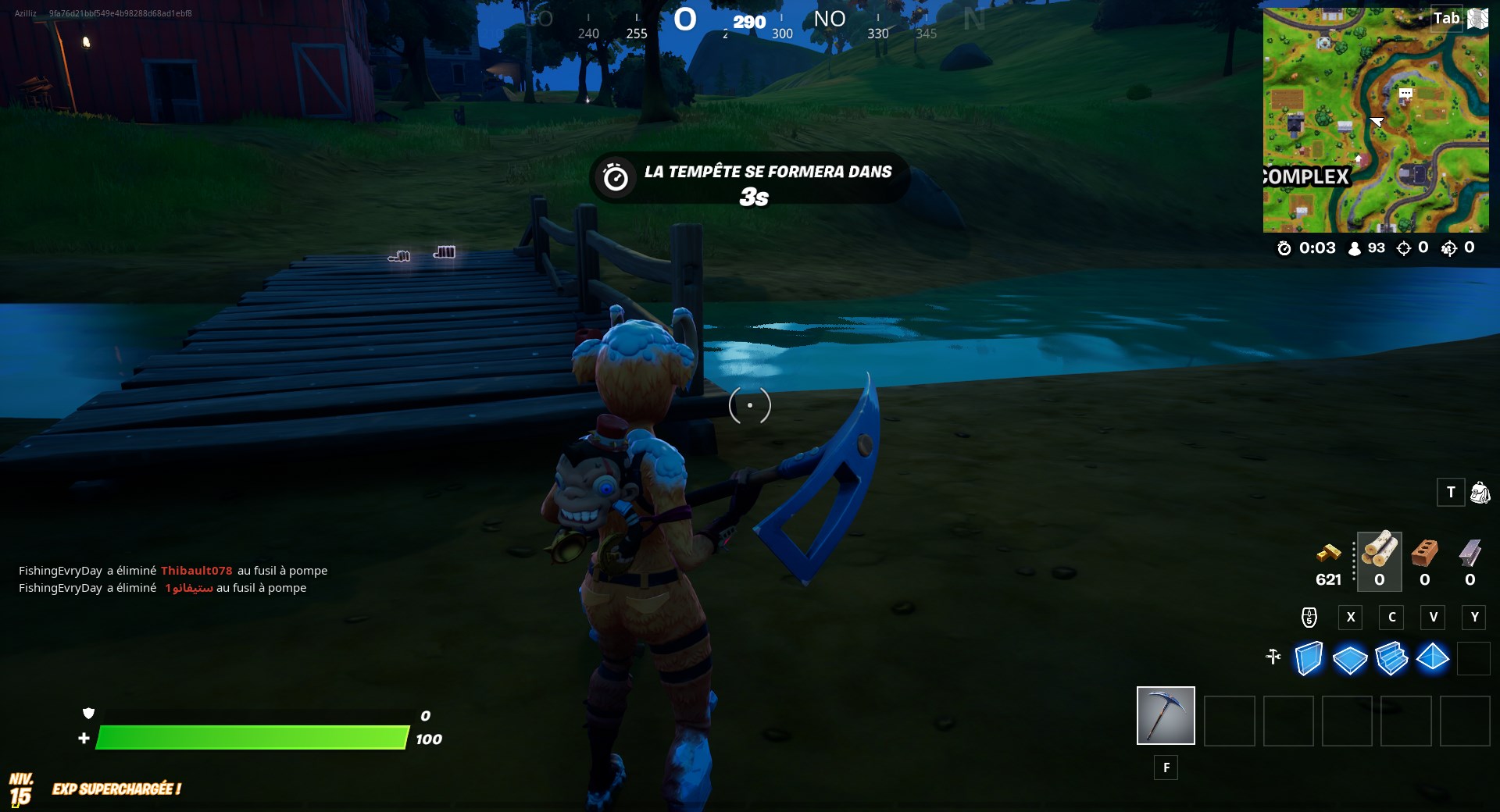
Task: Click Thibault078 in the elimination feed
Action: [x=198, y=570]
